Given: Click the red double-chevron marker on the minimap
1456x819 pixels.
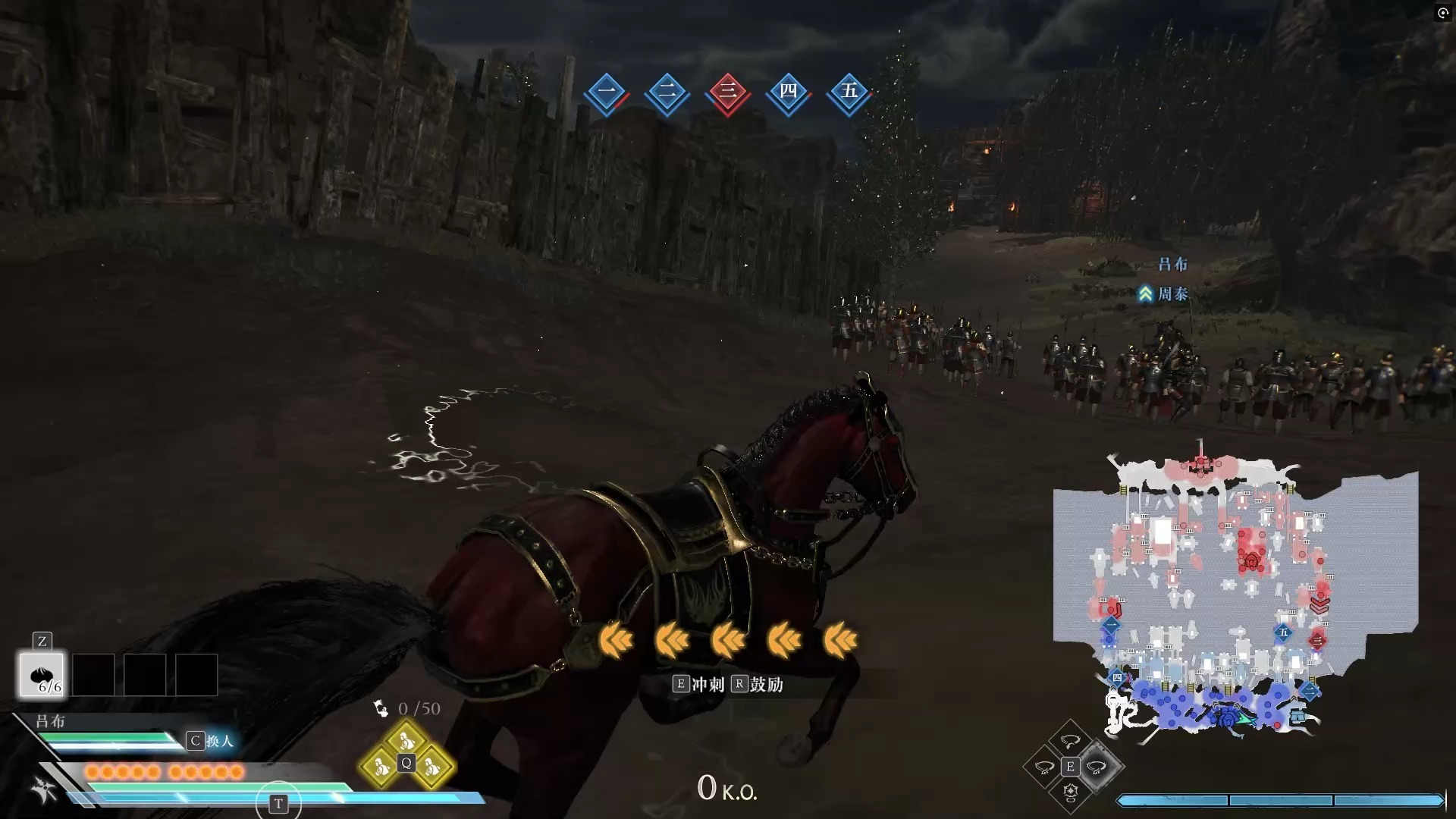Looking at the screenshot, I should point(1319,605).
